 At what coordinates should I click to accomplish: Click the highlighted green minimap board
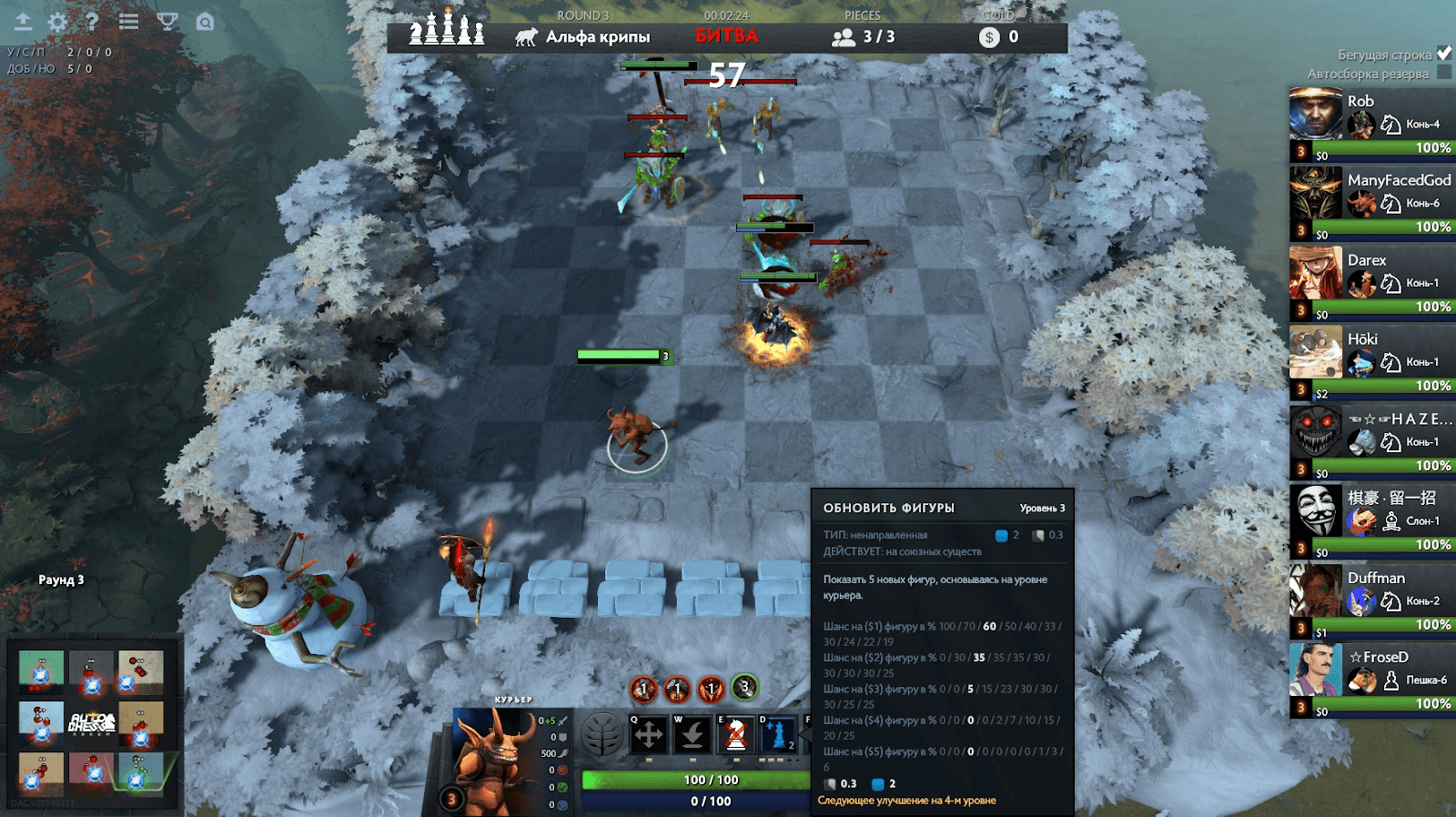pos(140,772)
